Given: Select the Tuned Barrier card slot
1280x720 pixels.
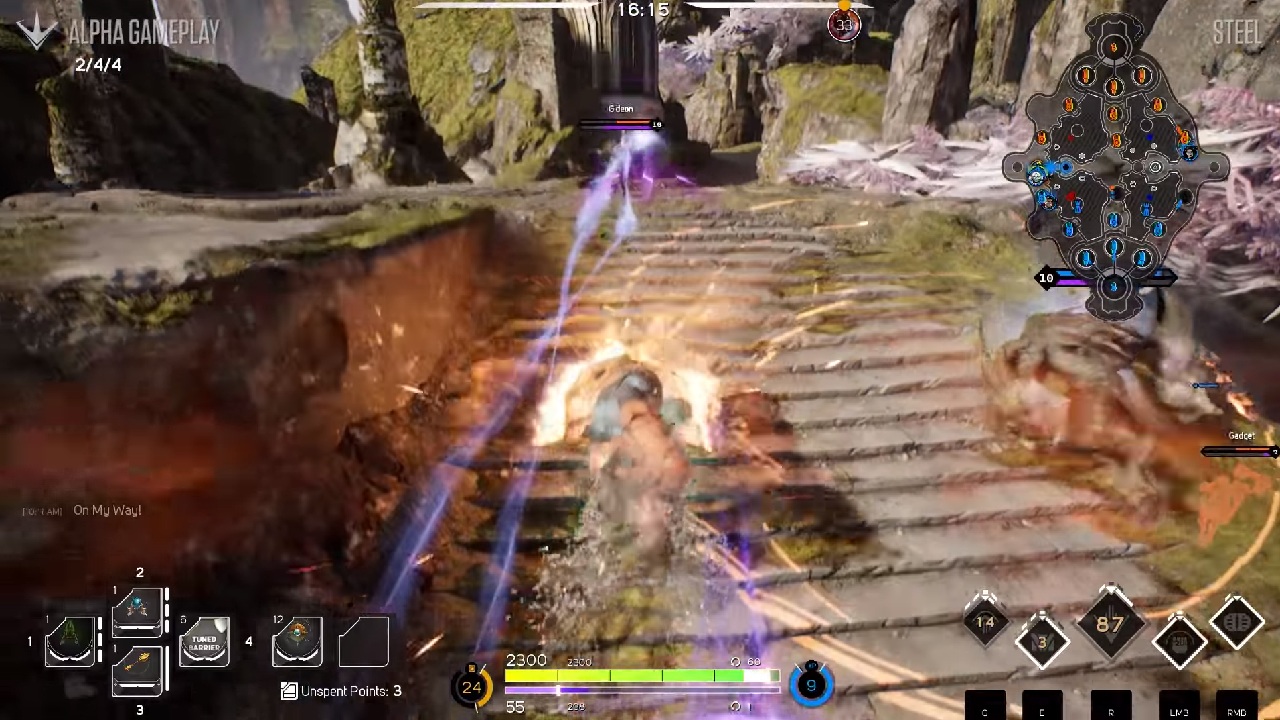Looking at the screenshot, I should [204, 642].
